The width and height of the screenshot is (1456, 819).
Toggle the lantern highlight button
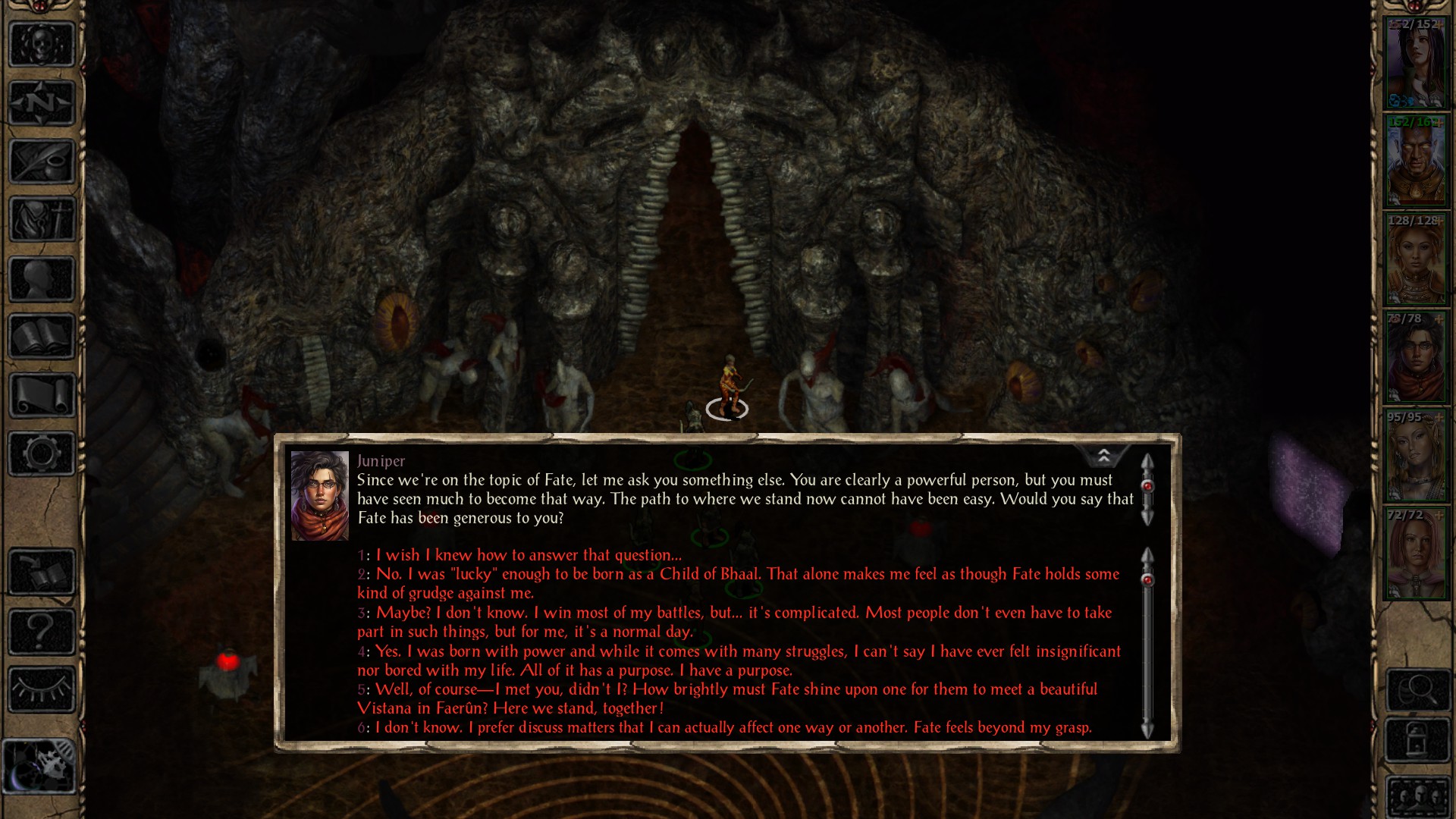pyautogui.click(x=1417, y=739)
